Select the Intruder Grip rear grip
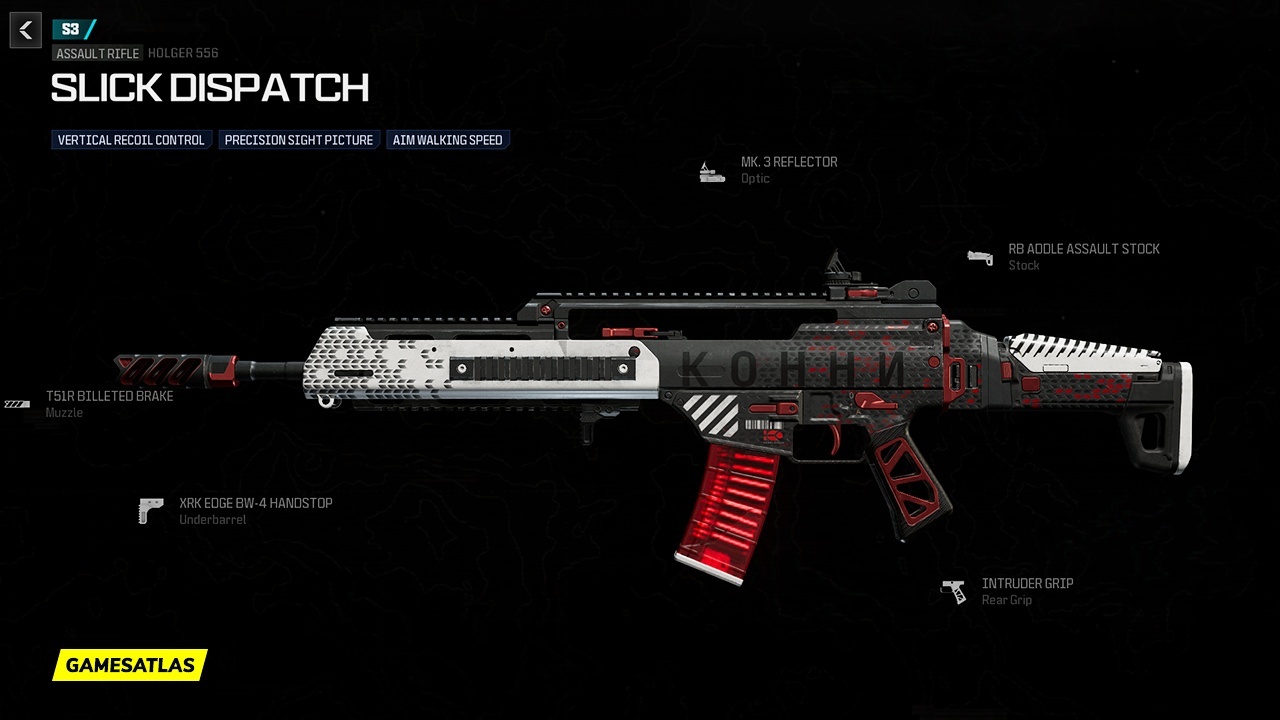 (1026, 584)
